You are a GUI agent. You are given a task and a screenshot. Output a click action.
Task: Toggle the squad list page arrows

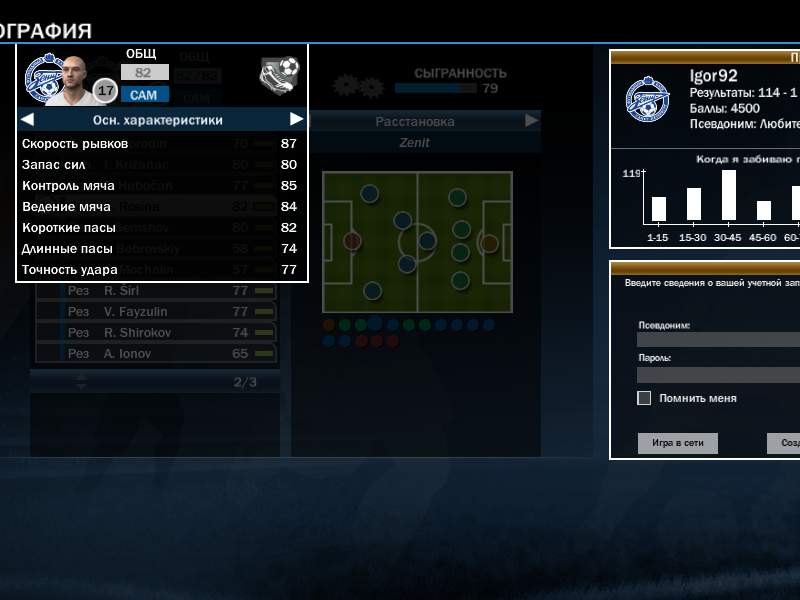81,381
